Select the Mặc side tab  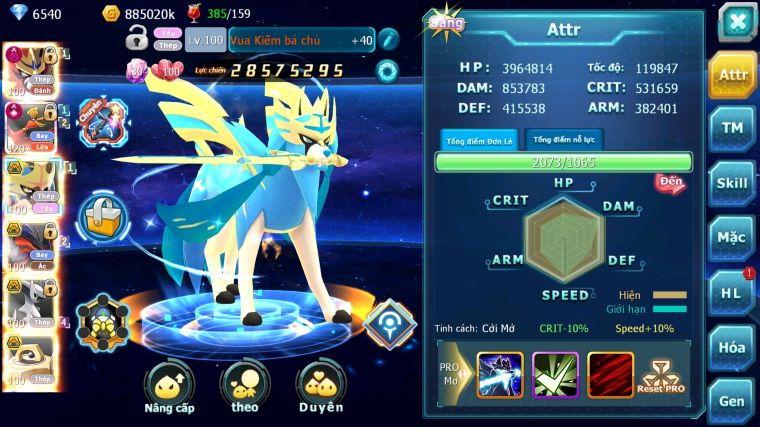[x=732, y=238]
